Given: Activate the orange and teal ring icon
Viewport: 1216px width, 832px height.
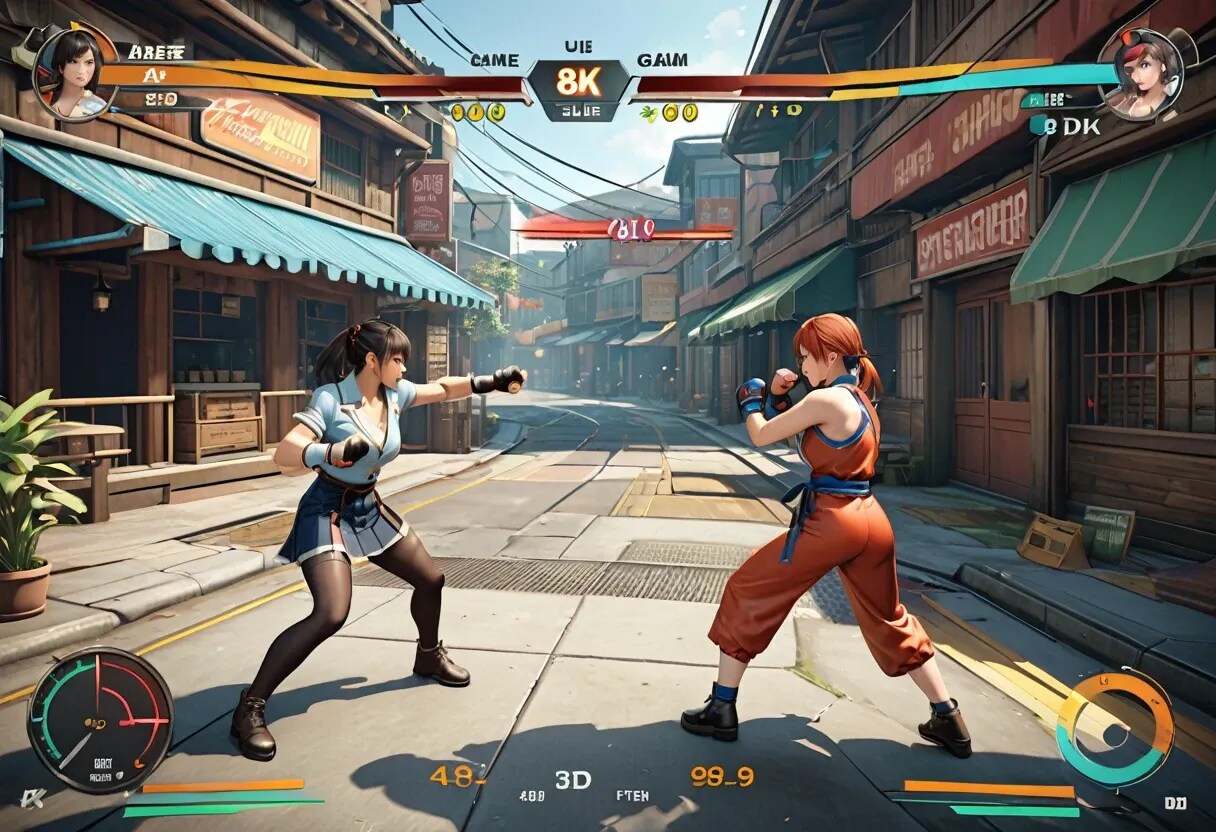Looking at the screenshot, I should tap(1114, 729).
